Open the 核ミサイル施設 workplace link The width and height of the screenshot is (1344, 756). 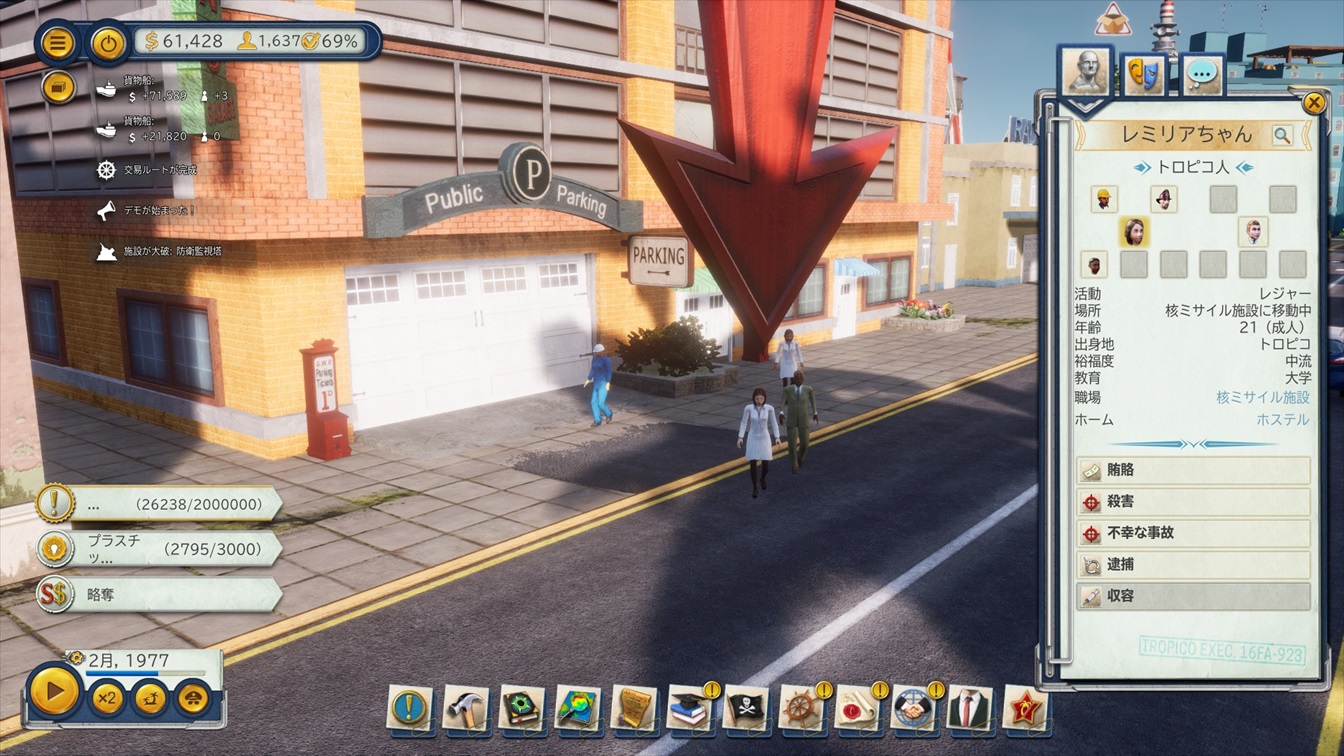[1263, 397]
